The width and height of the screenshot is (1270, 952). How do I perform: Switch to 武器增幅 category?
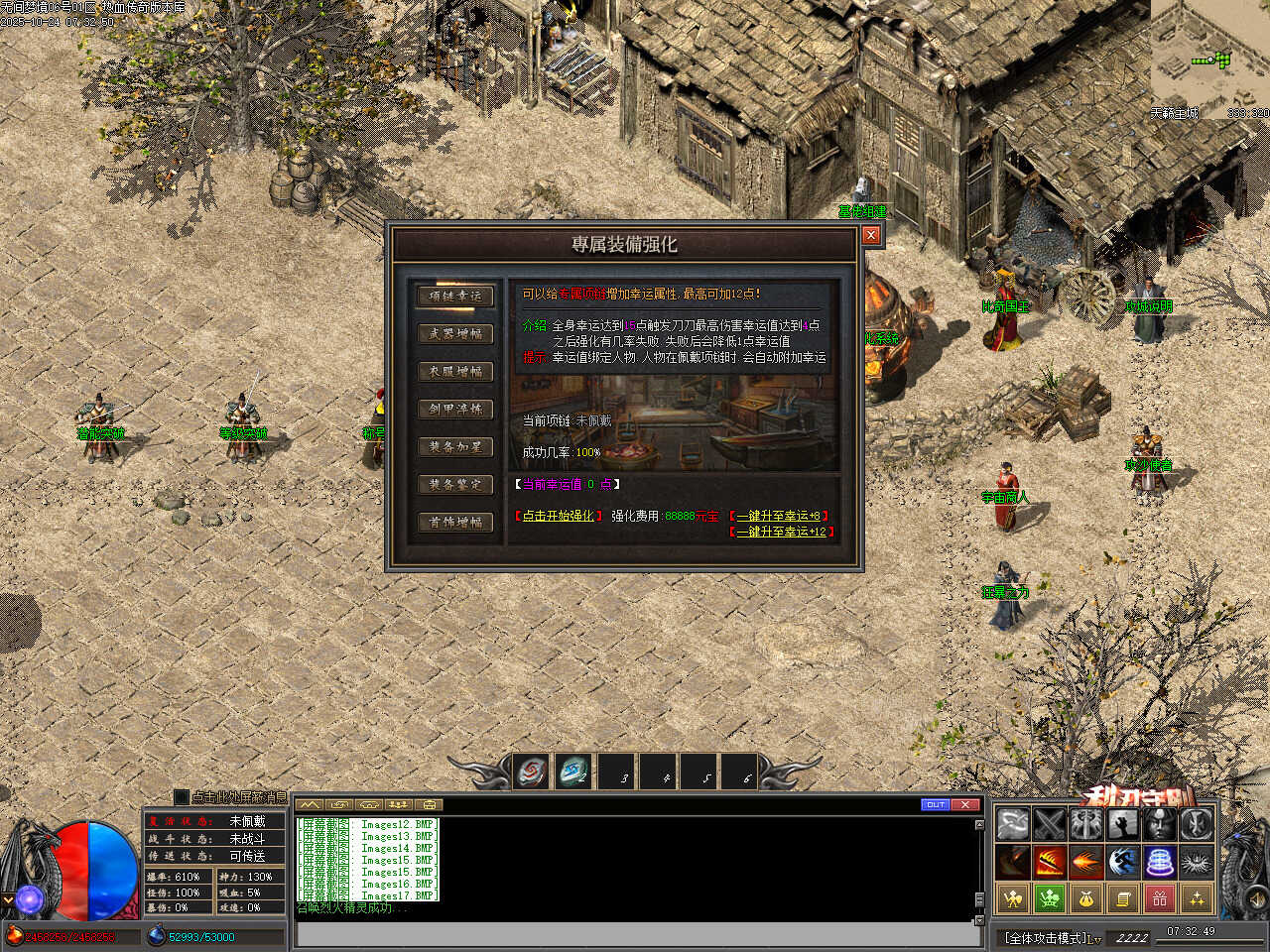455,333
